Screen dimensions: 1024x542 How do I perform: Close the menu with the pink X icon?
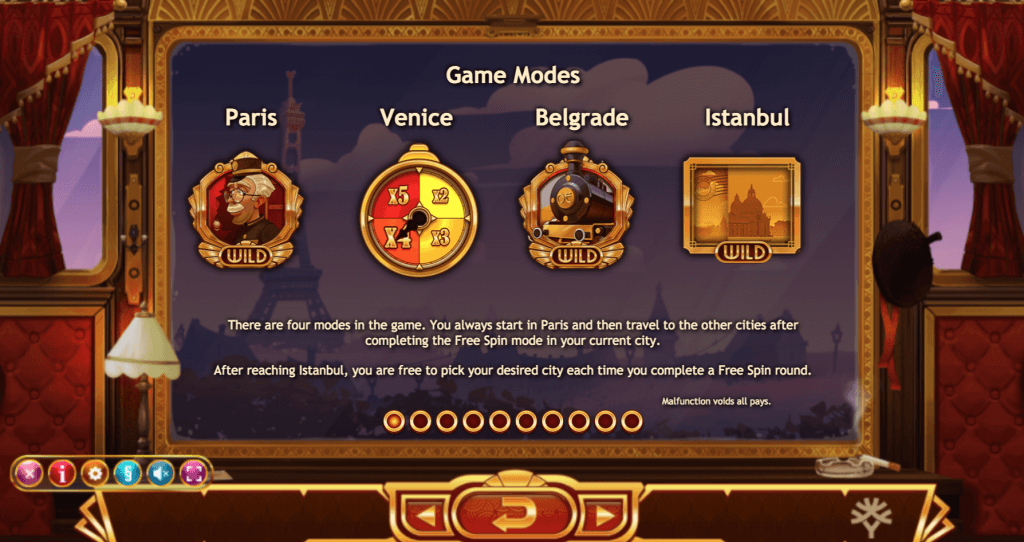coord(30,473)
